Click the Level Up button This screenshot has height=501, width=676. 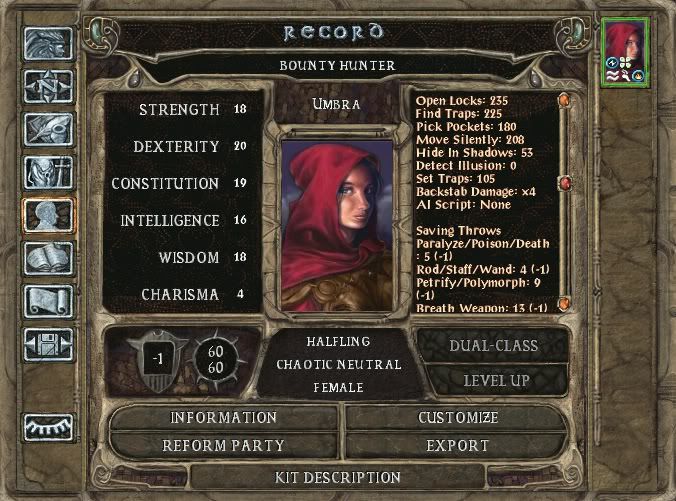pyautogui.click(x=494, y=381)
